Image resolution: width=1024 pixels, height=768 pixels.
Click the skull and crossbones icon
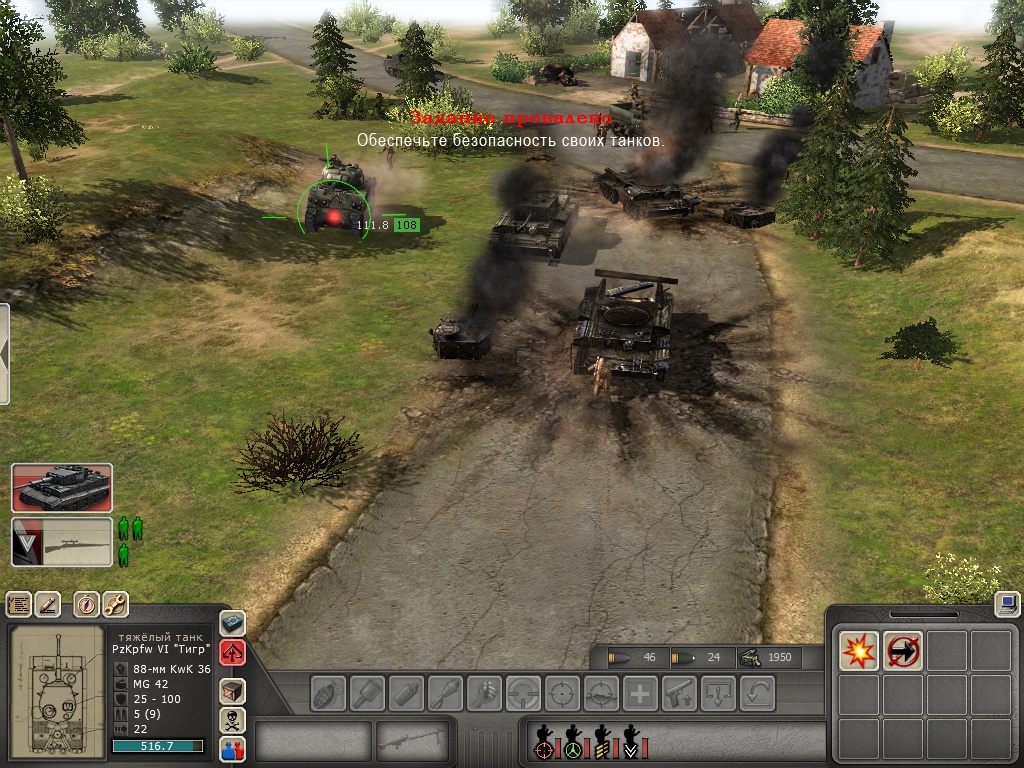pyautogui.click(x=232, y=720)
